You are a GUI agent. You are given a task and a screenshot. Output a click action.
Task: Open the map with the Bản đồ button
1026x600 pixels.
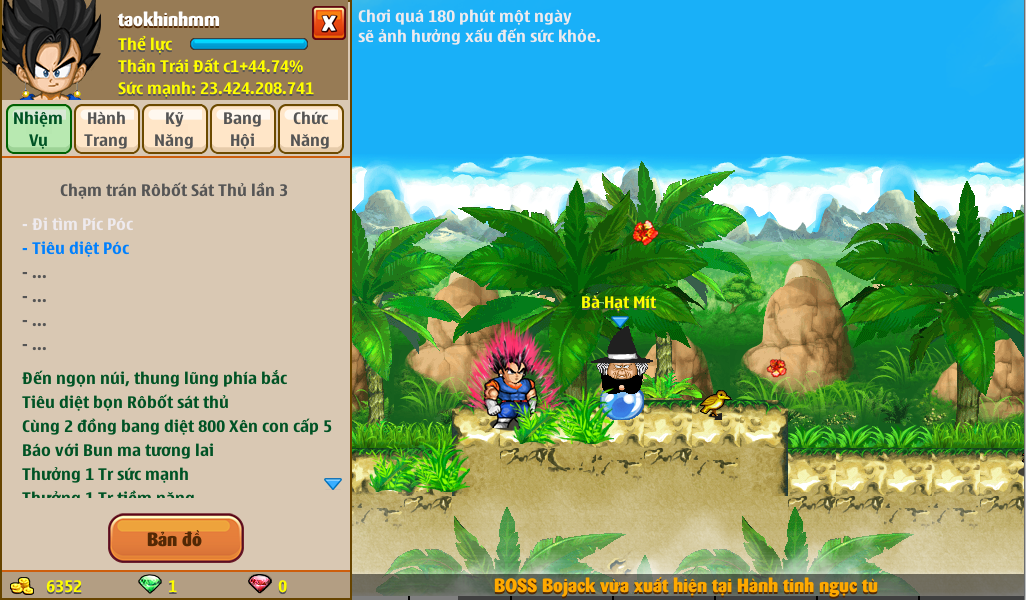click(x=175, y=539)
